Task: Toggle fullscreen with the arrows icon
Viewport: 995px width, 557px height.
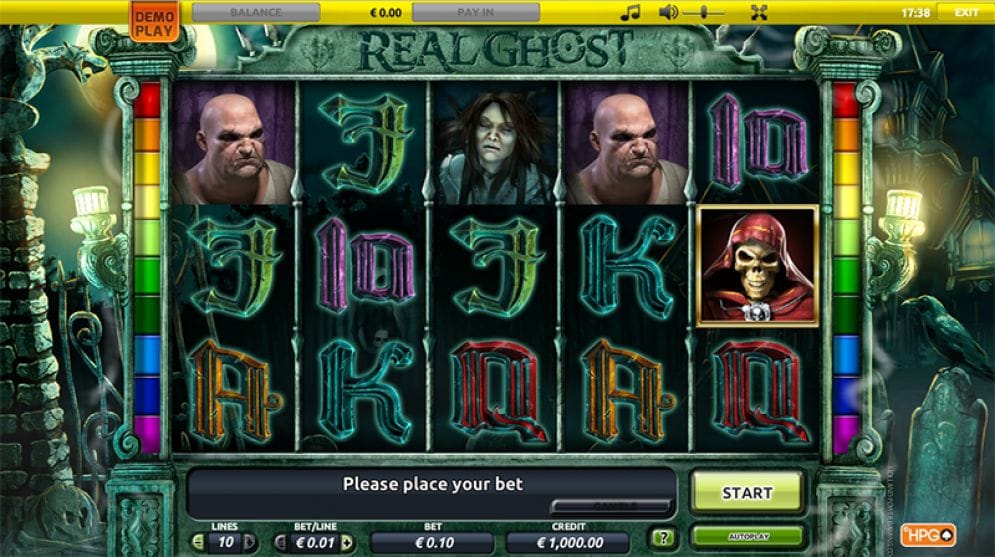Action: pyautogui.click(x=759, y=13)
